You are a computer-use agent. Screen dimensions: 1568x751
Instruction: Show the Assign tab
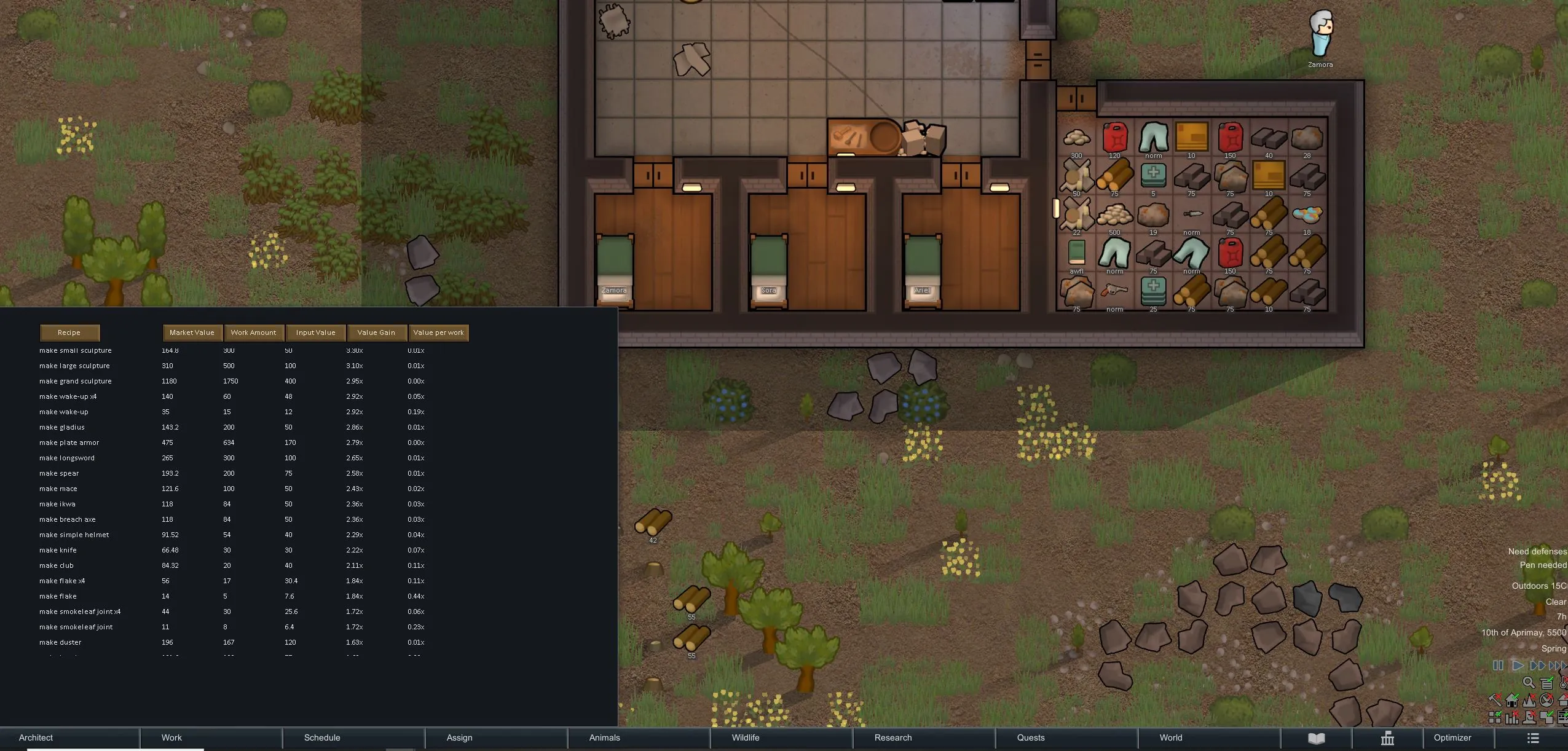(459, 737)
